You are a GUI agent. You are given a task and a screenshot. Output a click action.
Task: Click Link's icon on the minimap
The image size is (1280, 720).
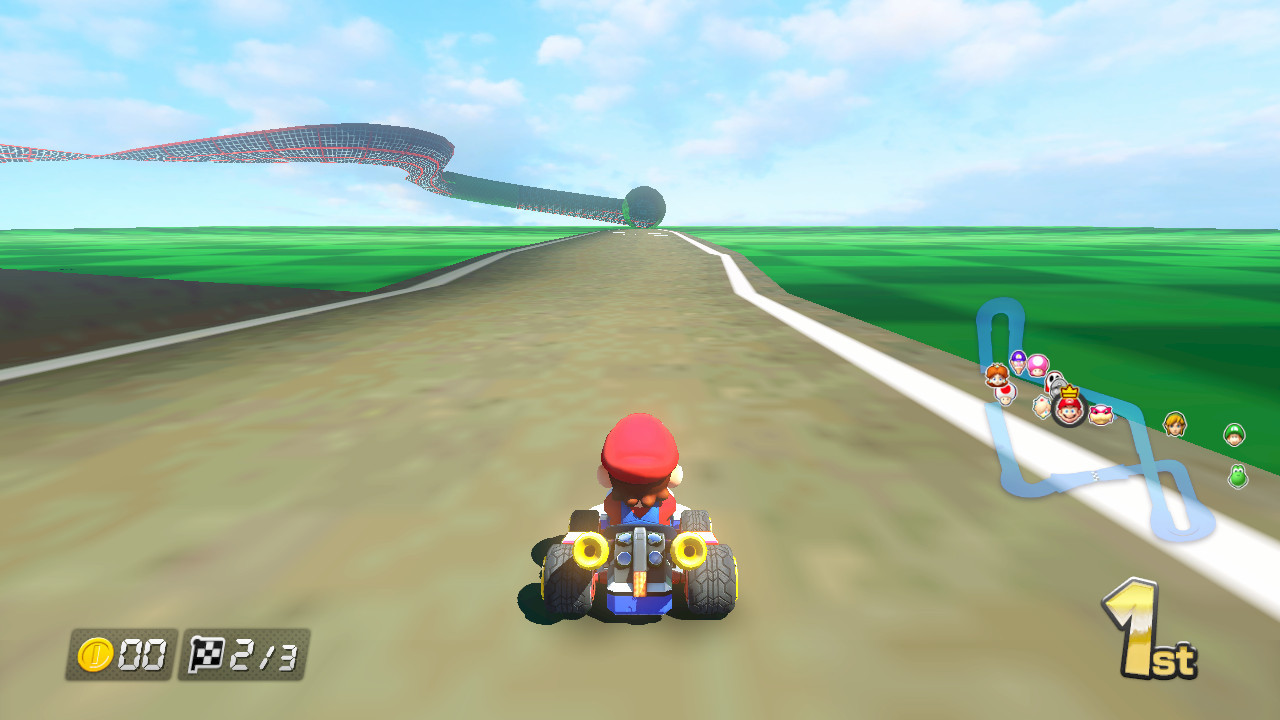[x=1175, y=424]
